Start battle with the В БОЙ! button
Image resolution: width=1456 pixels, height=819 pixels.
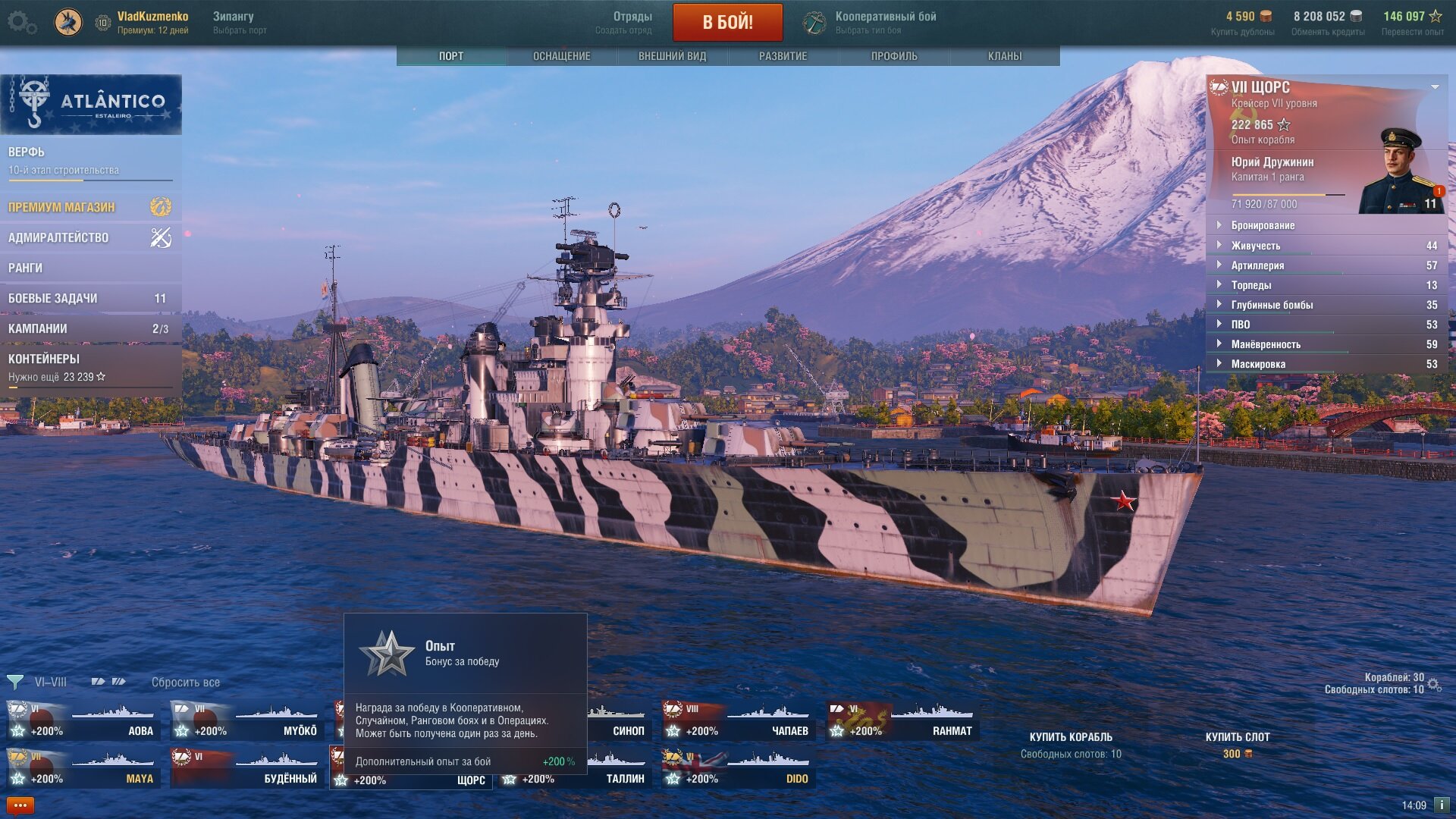pos(727,22)
